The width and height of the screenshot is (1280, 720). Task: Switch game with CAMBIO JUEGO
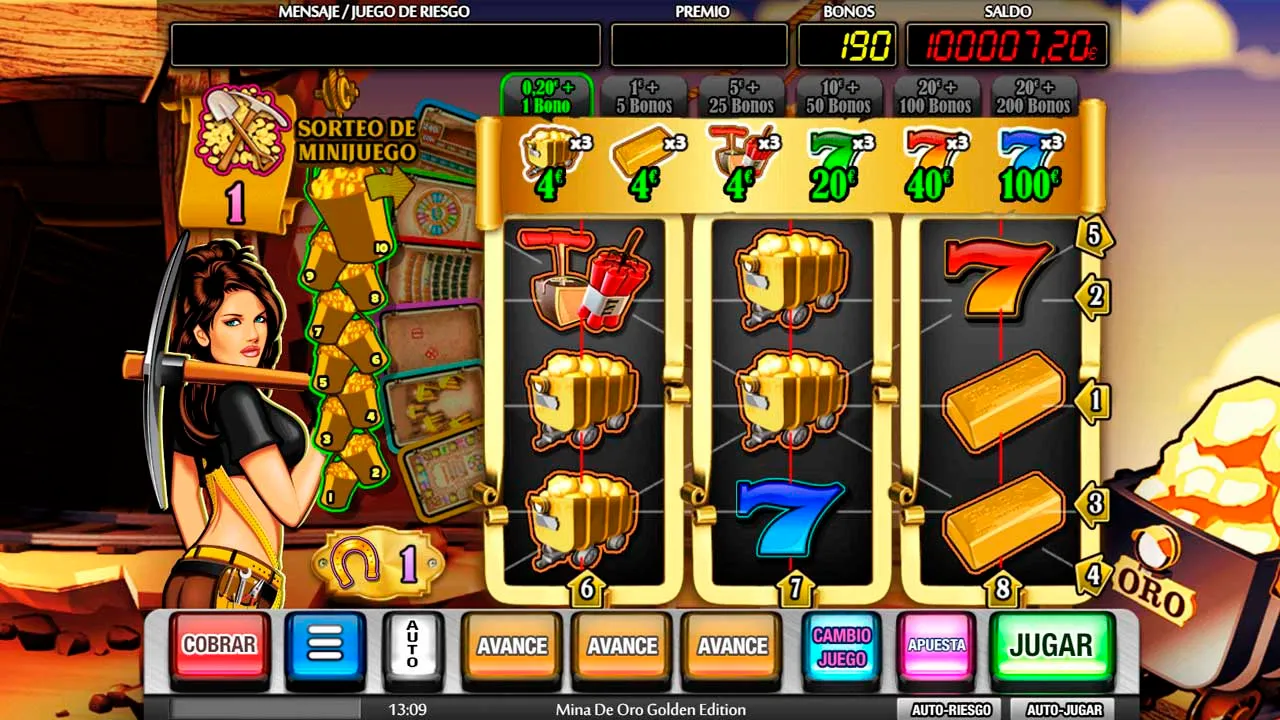(x=841, y=646)
